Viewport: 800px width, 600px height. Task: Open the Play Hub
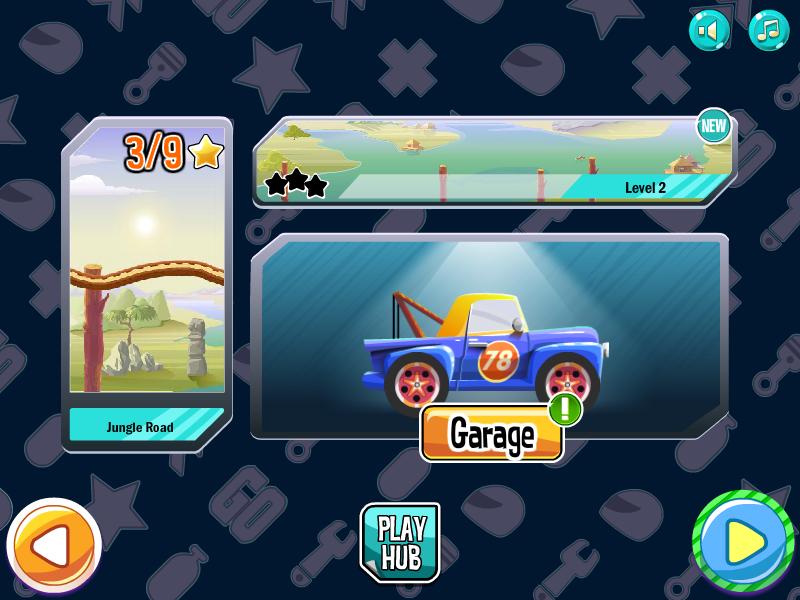[x=400, y=542]
